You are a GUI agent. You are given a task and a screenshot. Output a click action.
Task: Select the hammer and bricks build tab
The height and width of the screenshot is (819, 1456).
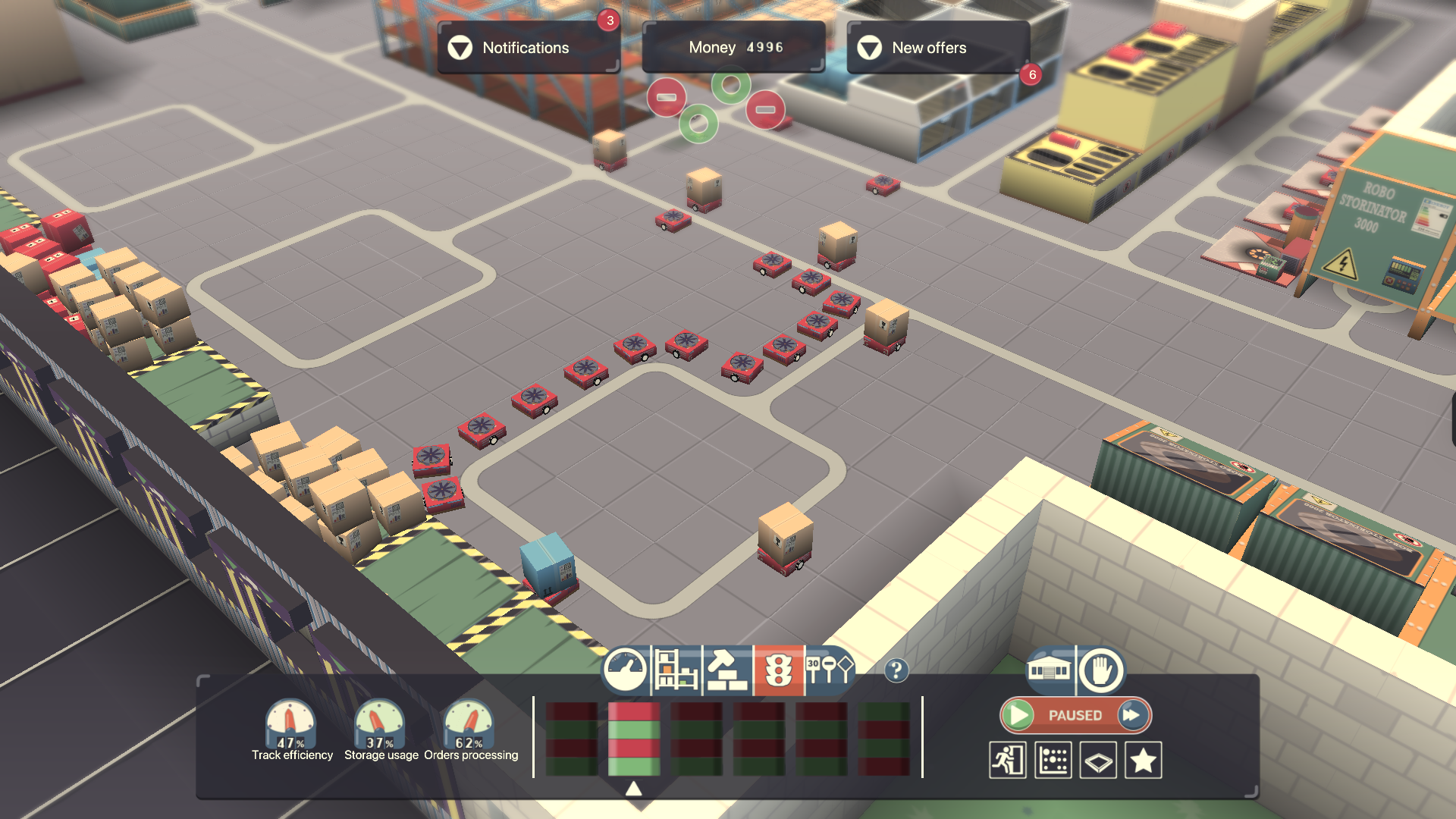coord(726,670)
